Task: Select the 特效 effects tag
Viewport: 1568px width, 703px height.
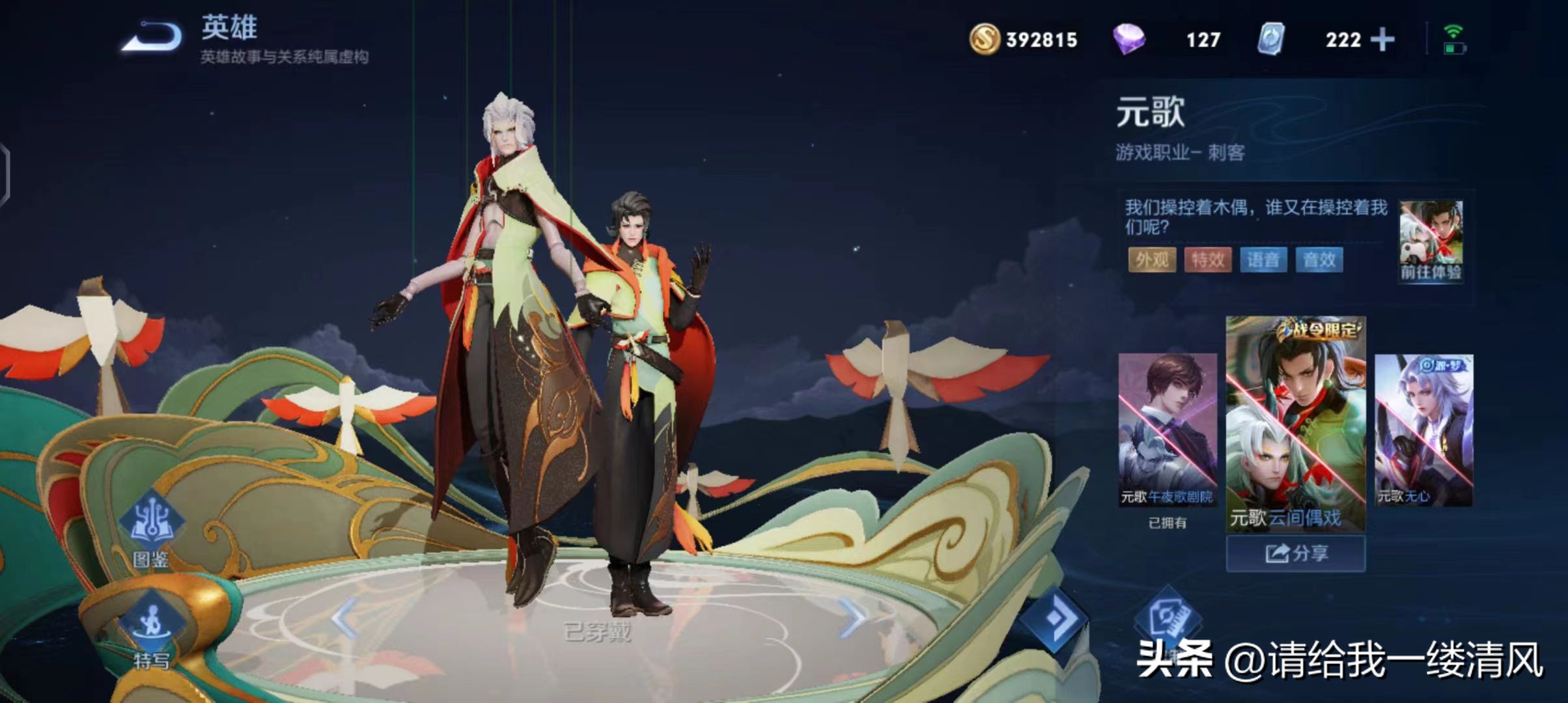Action: point(1207,260)
